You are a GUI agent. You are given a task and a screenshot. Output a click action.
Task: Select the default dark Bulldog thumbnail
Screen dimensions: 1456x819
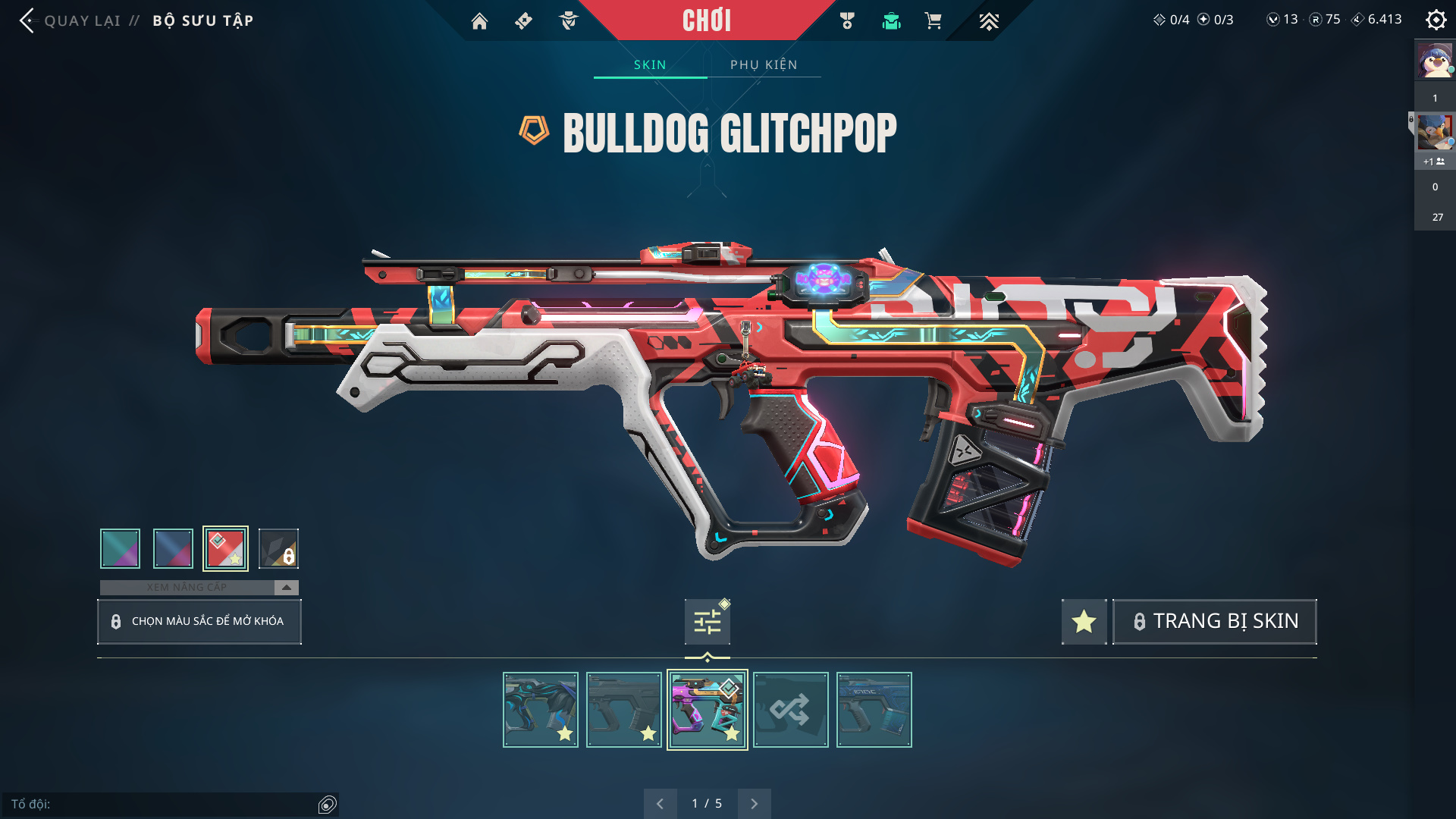623,710
